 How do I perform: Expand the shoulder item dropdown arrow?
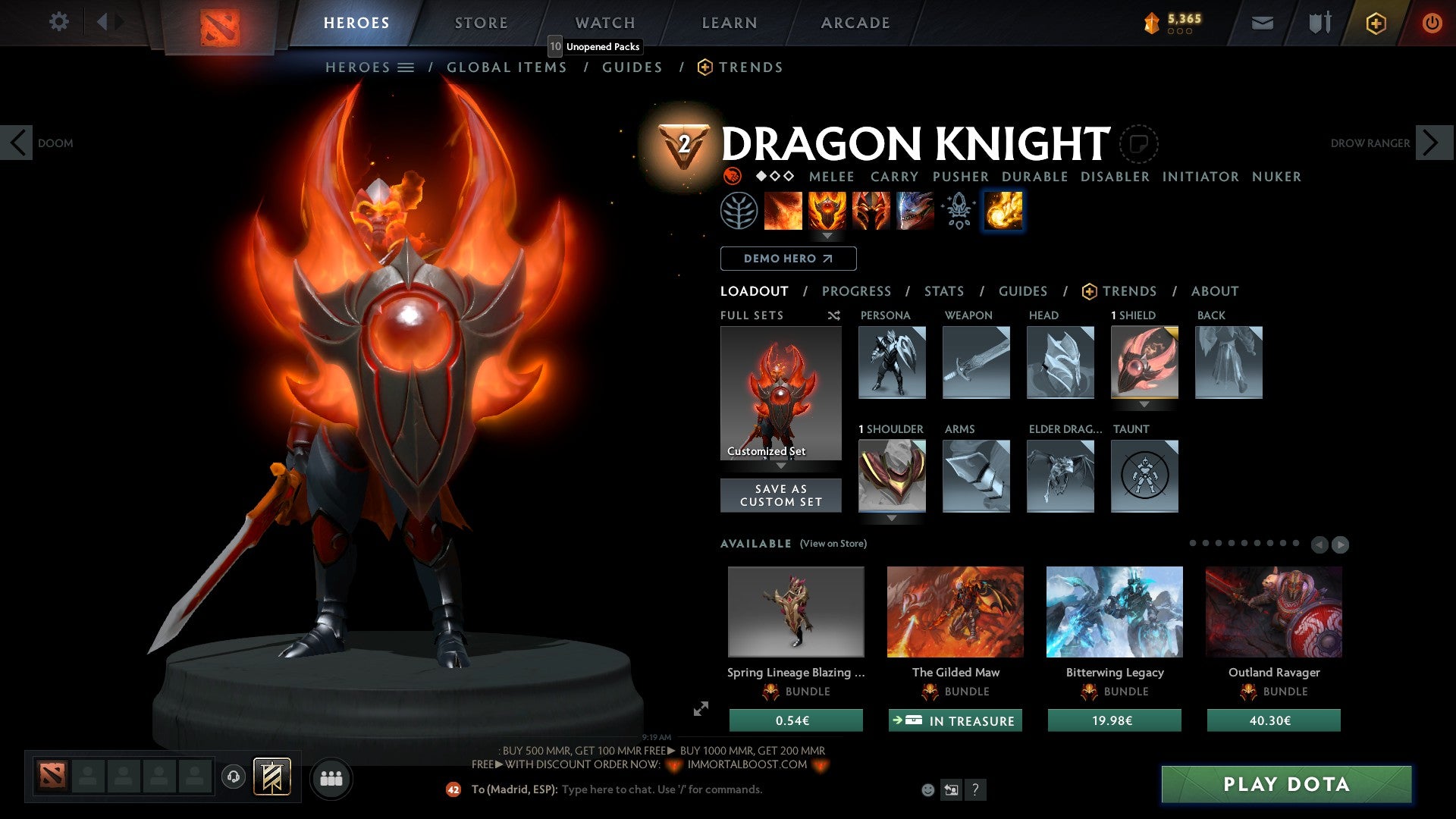892,519
